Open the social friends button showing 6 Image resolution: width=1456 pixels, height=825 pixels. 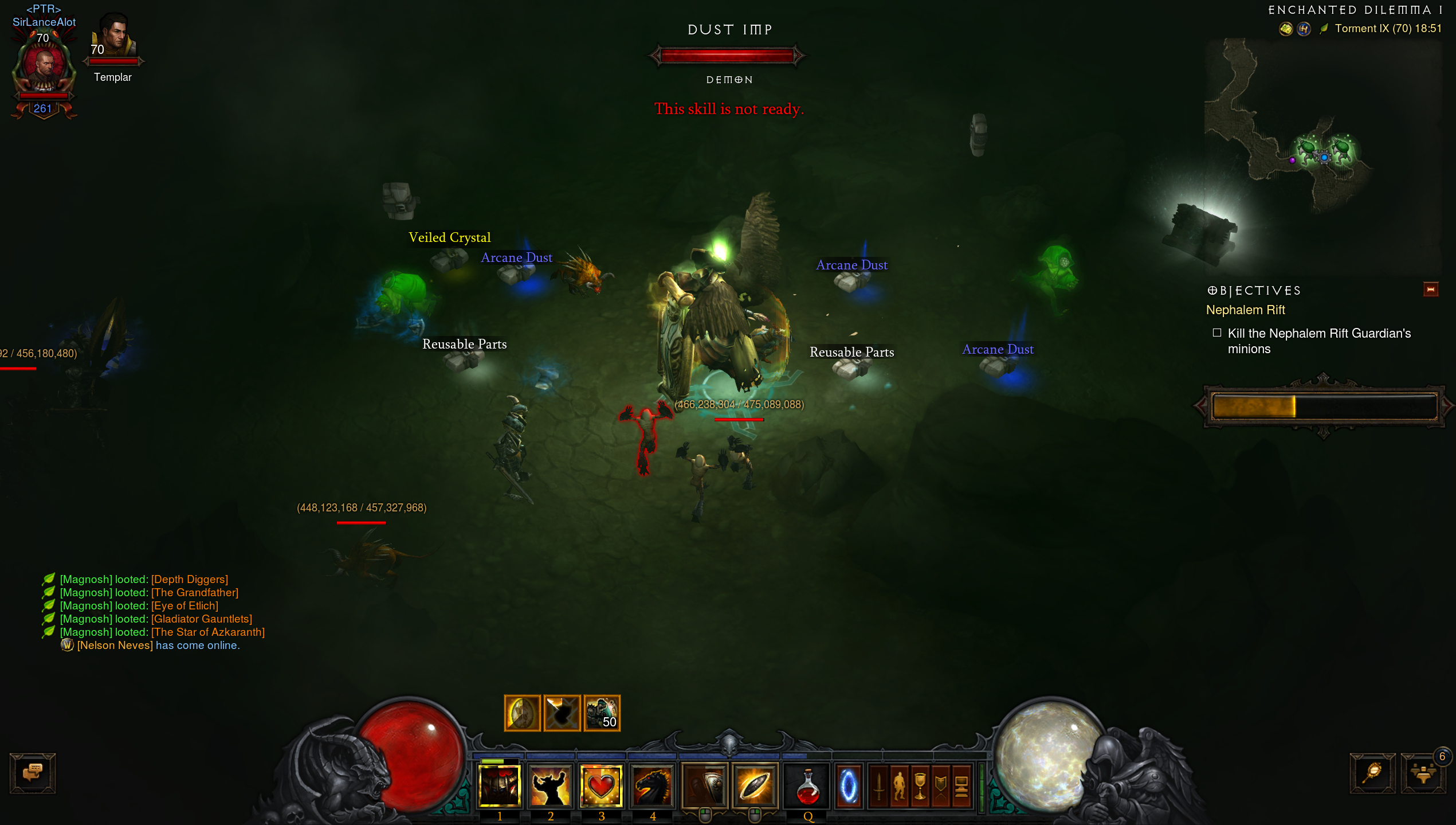tap(1423, 773)
